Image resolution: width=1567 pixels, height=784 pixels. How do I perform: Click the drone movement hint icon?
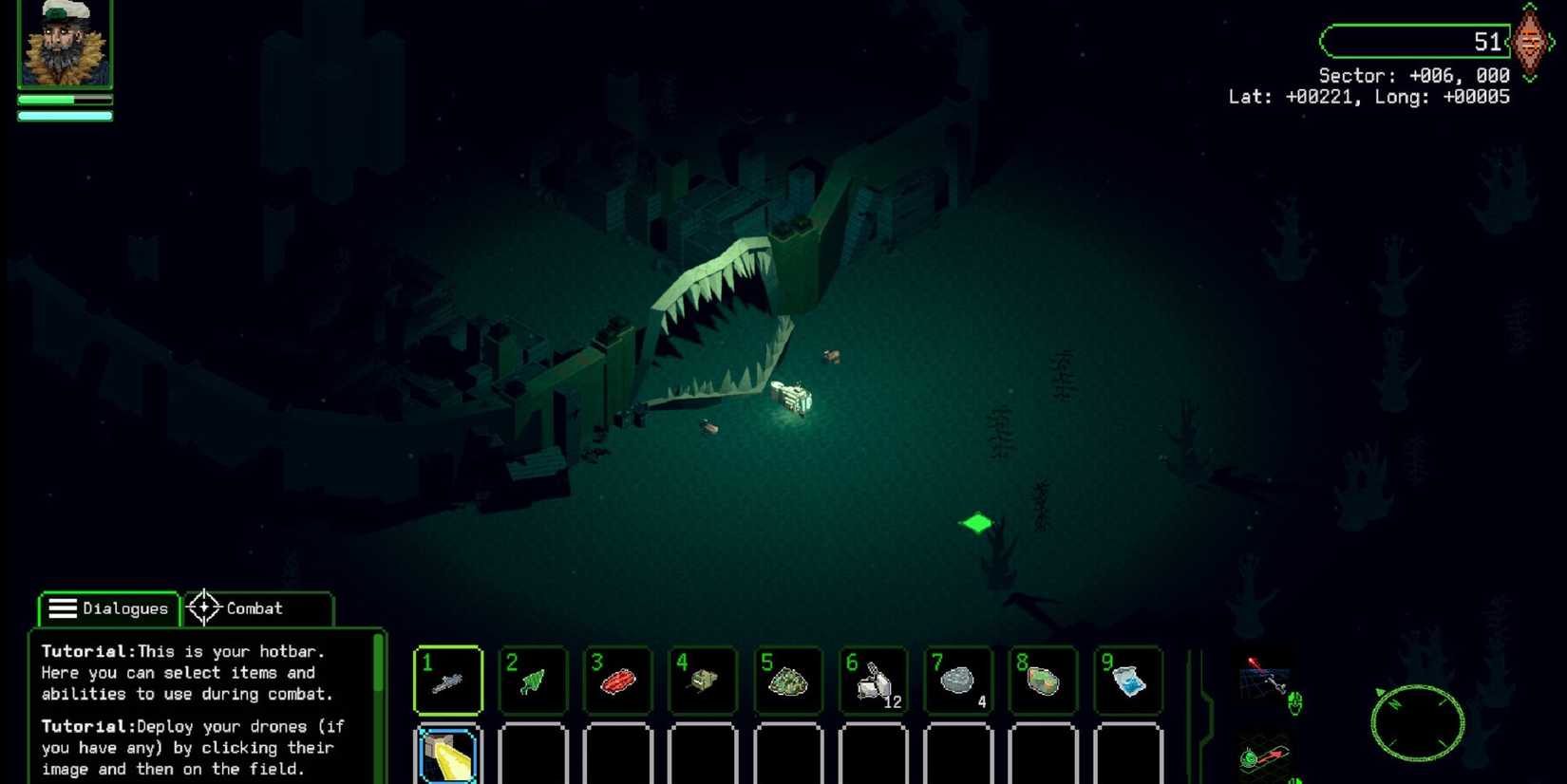click(x=1267, y=755)
